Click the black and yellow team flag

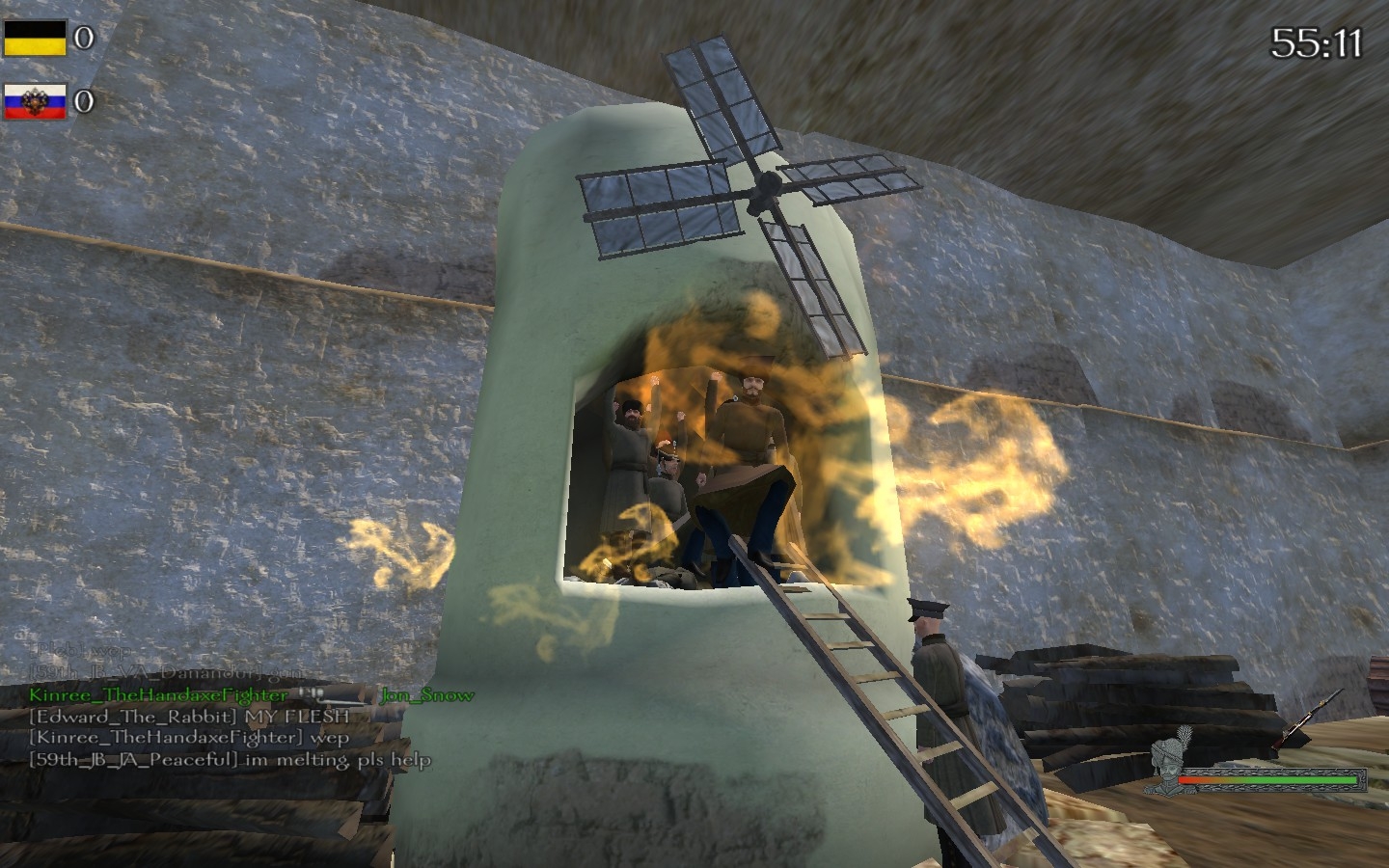(35, 39)
